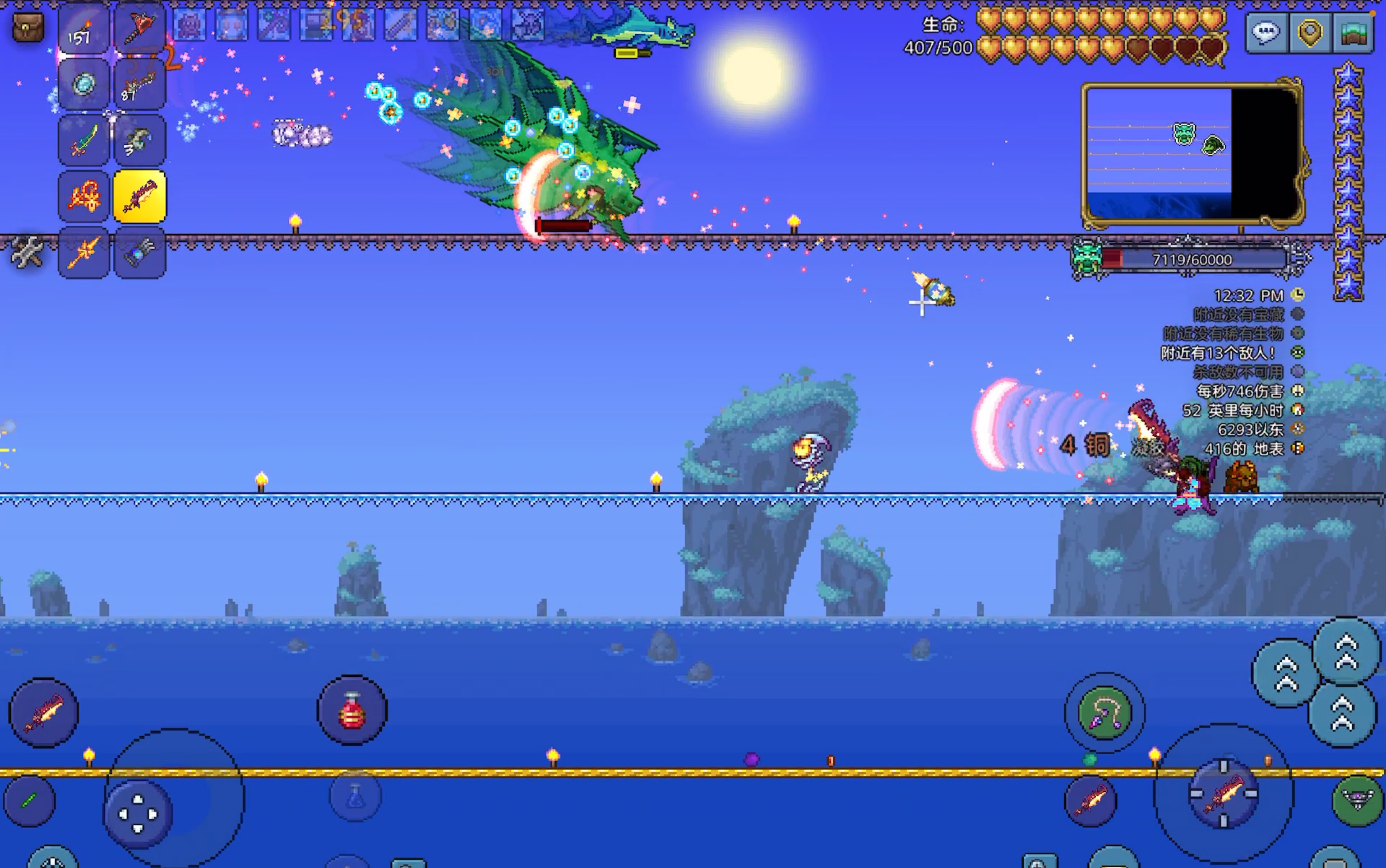Image resolution: width=1386 pixels, height=868 pixels.
Task: Select the highlighted yellow sword slot
Action: click(139, 196)
